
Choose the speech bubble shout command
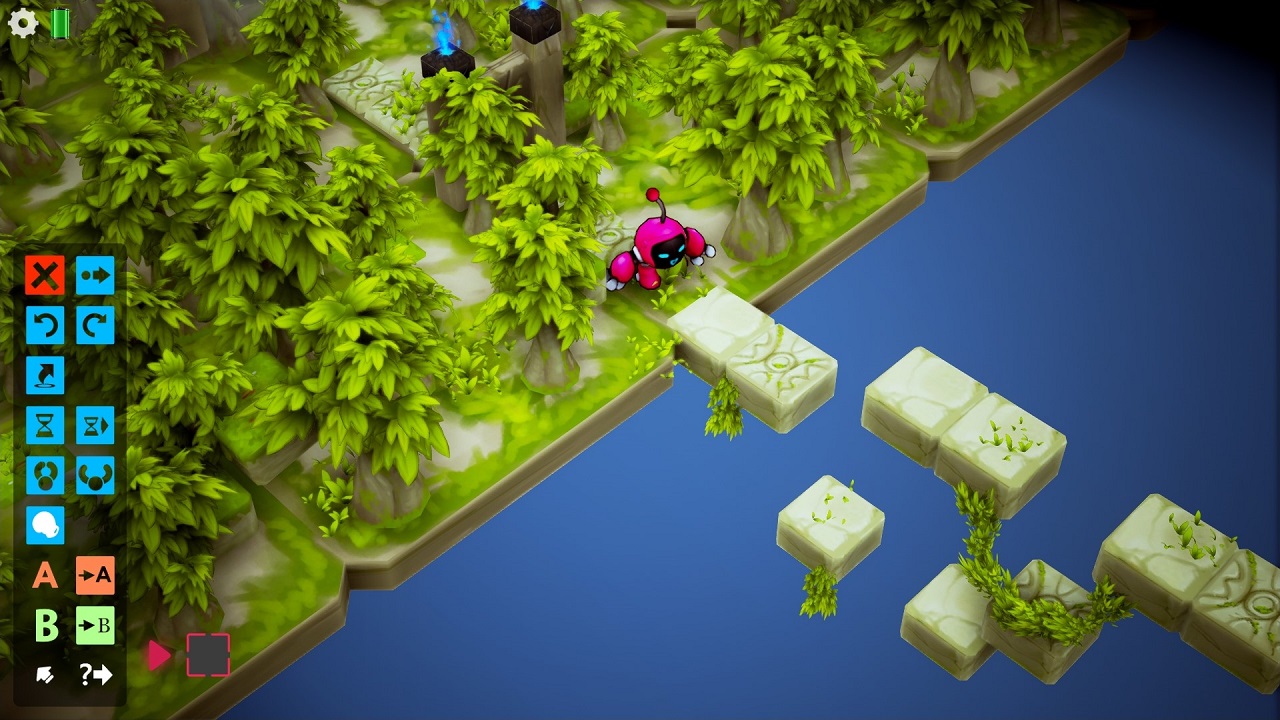[x=44, y=525]
